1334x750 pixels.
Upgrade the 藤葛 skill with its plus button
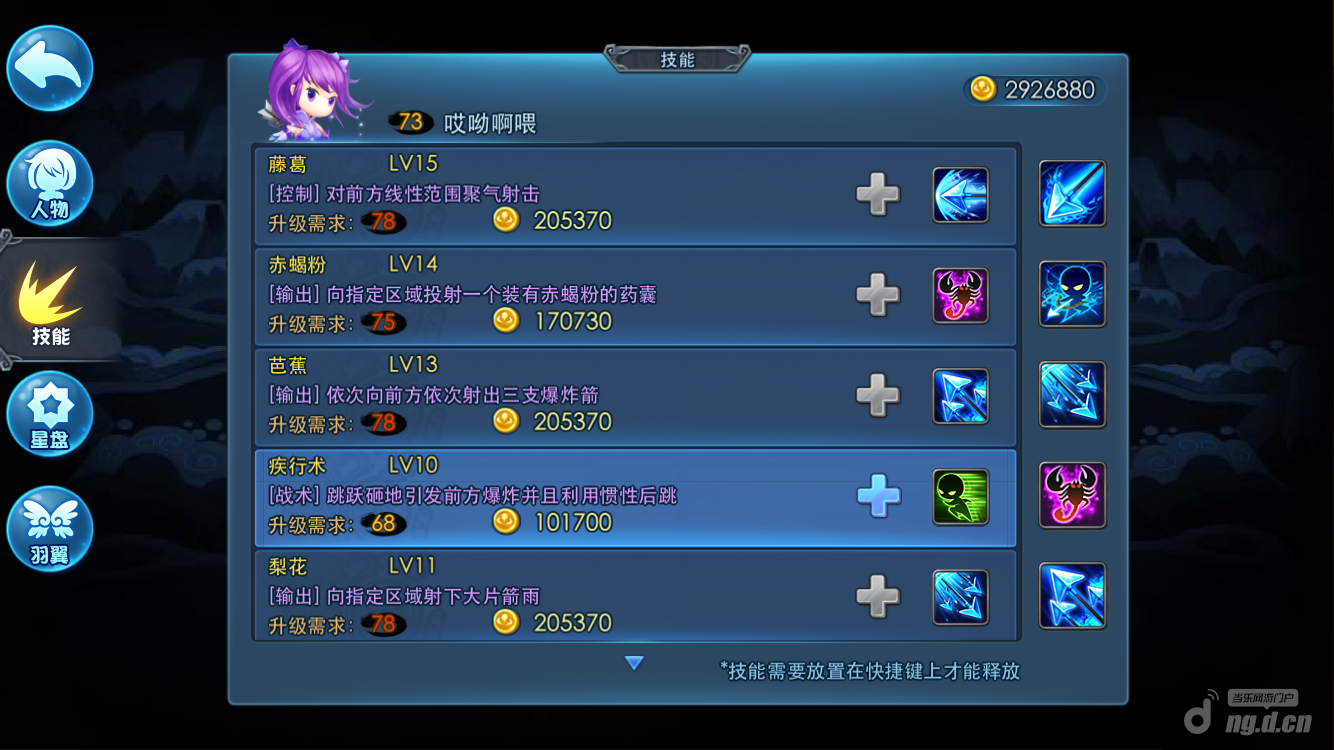878,195
